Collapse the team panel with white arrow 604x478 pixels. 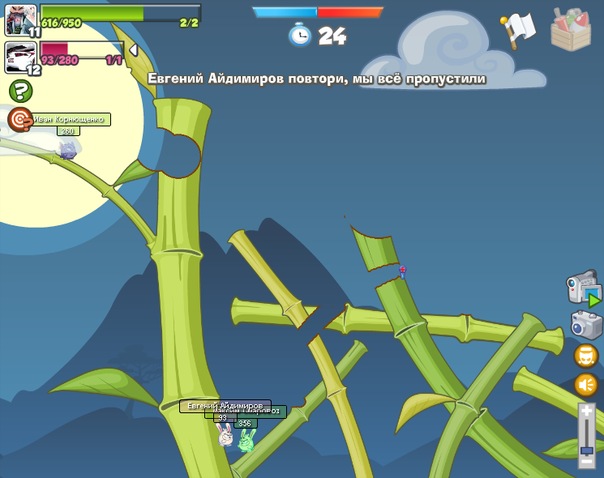(133, 50)
